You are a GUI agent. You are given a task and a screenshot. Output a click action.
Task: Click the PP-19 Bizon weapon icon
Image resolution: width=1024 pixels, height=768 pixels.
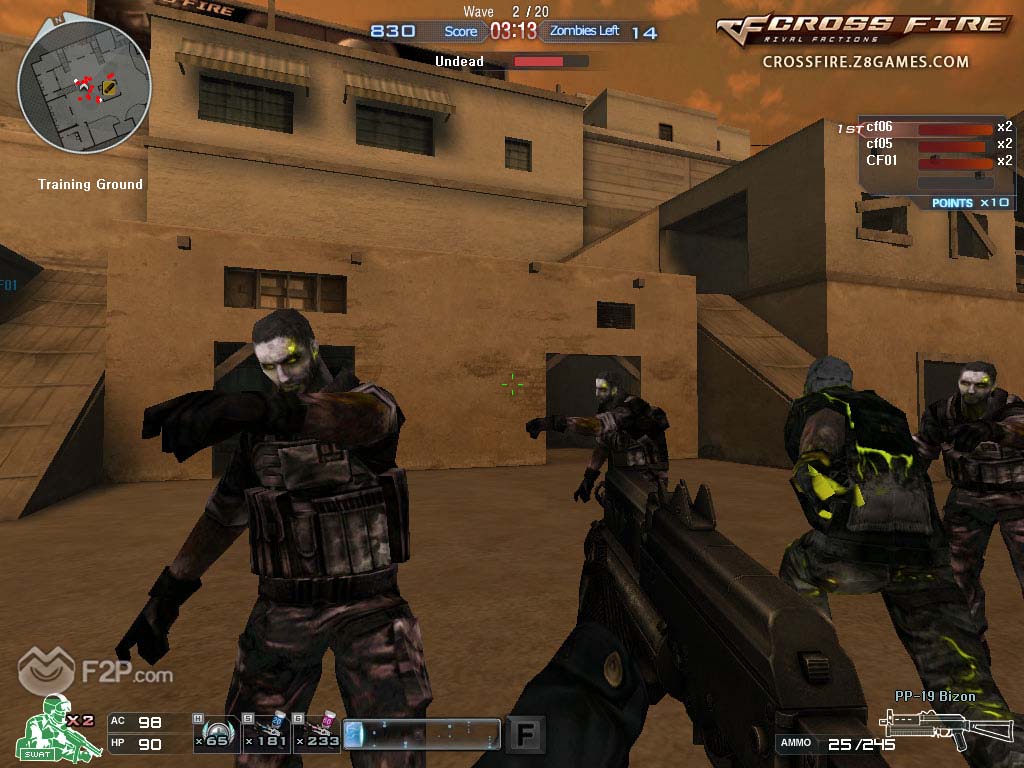pyautogui.click(x=921, y=727)
